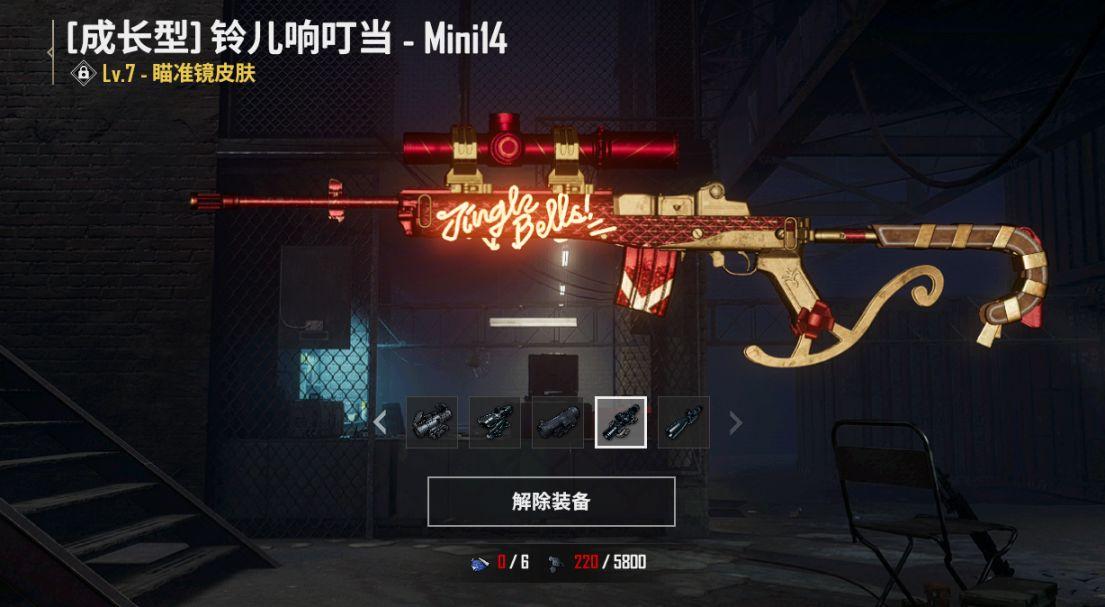Select the white-outlined scope thumbnail
This screenshot has height=607, width=1105.
point(621,422)
